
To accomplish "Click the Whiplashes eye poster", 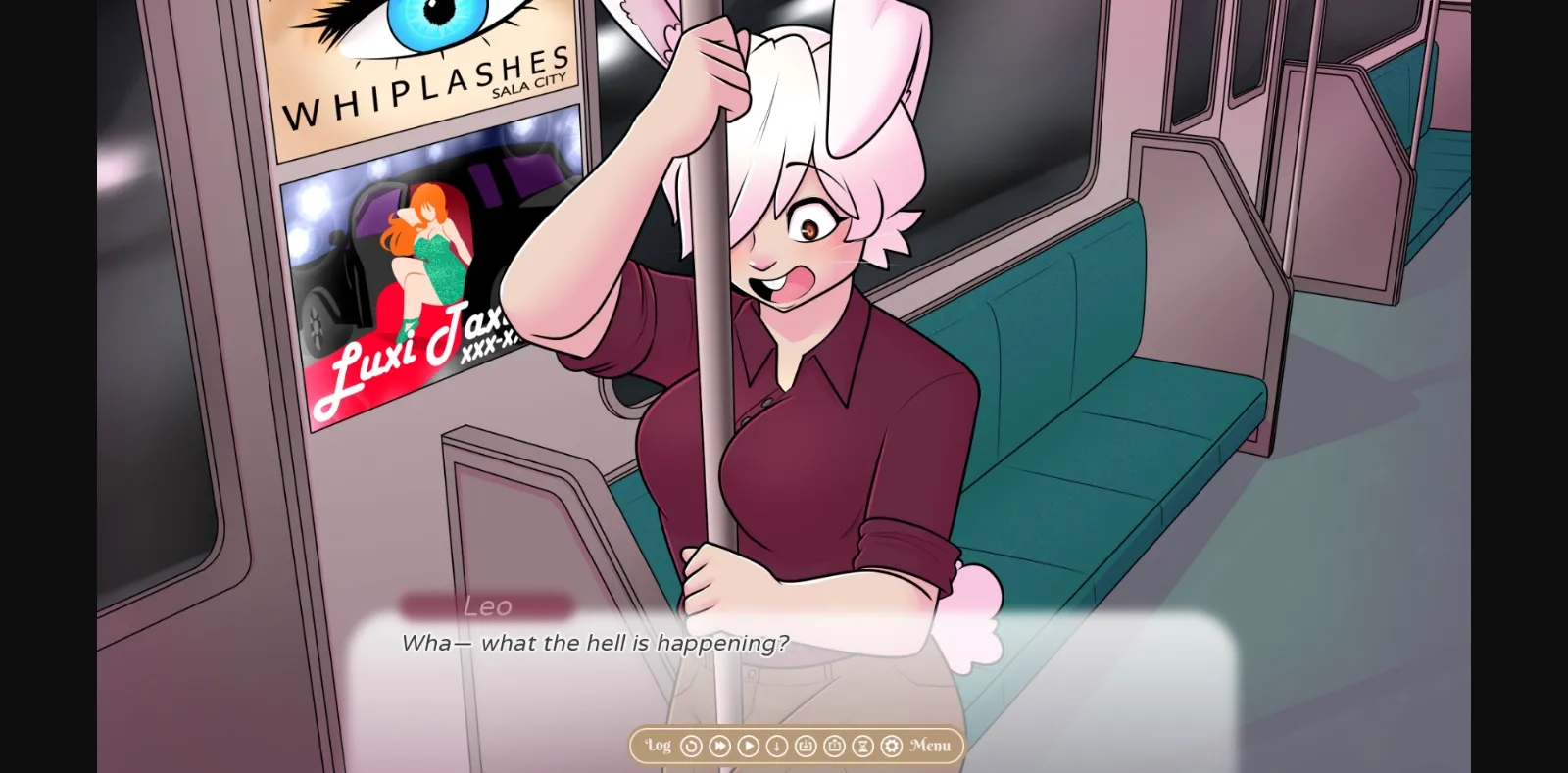I will pyautogui.click(x=421, y=69).
